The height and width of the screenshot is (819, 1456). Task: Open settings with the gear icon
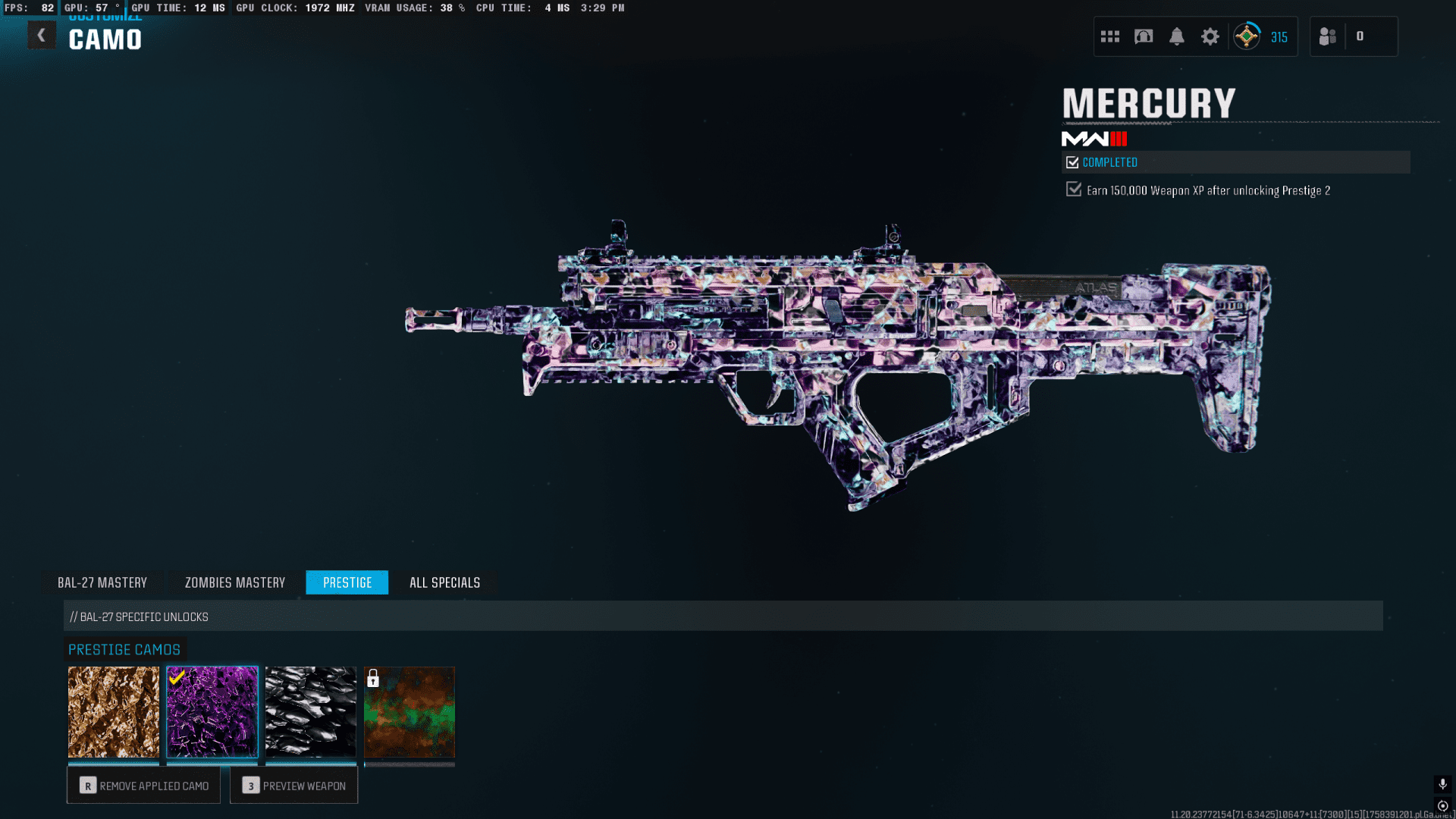coord(1210,36)
